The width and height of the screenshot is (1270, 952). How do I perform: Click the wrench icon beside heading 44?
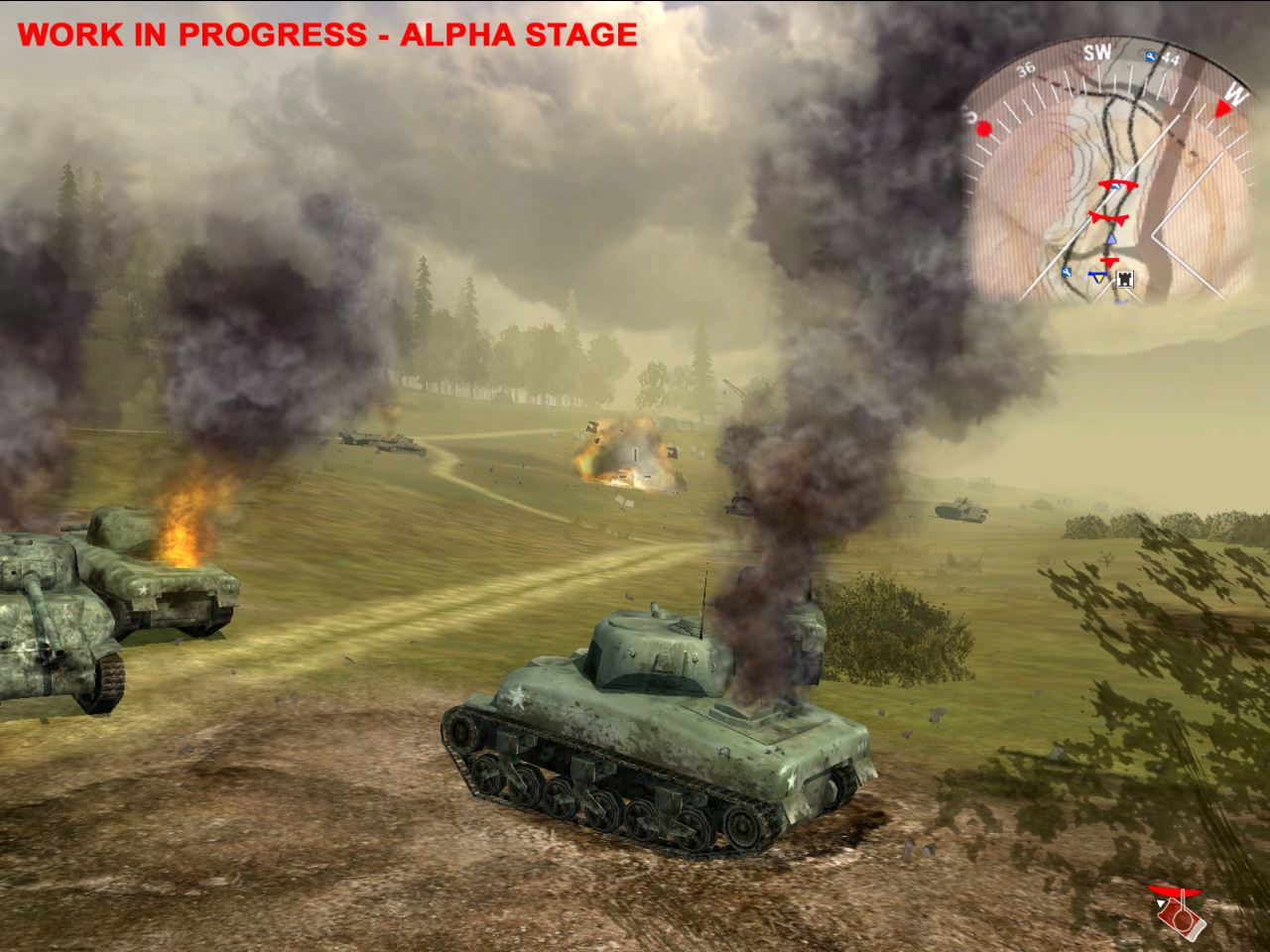[x=1151, y=56]
